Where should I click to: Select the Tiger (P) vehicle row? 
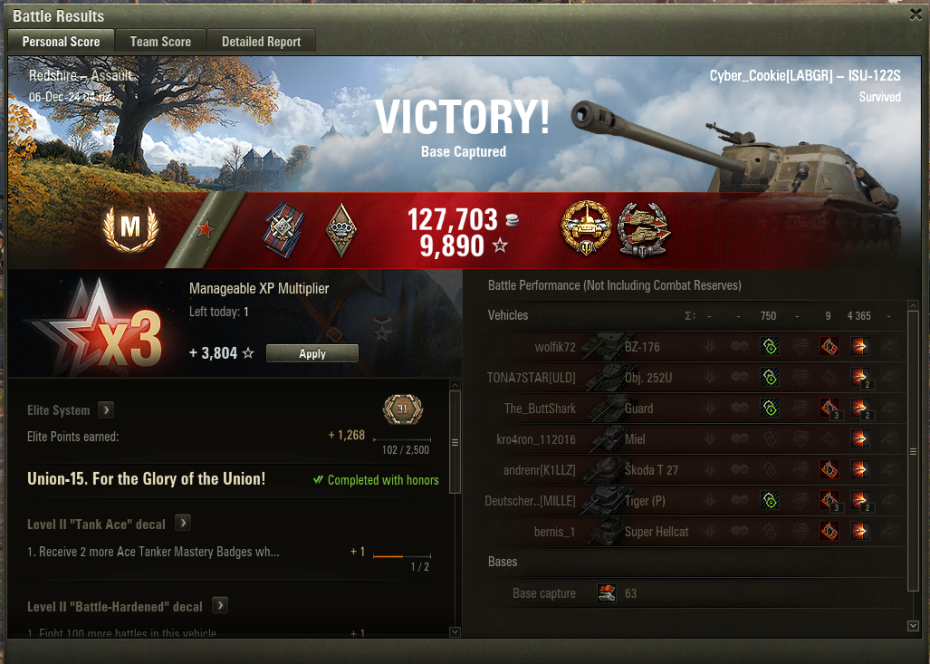pyautogui.click(x=690, y=501)
